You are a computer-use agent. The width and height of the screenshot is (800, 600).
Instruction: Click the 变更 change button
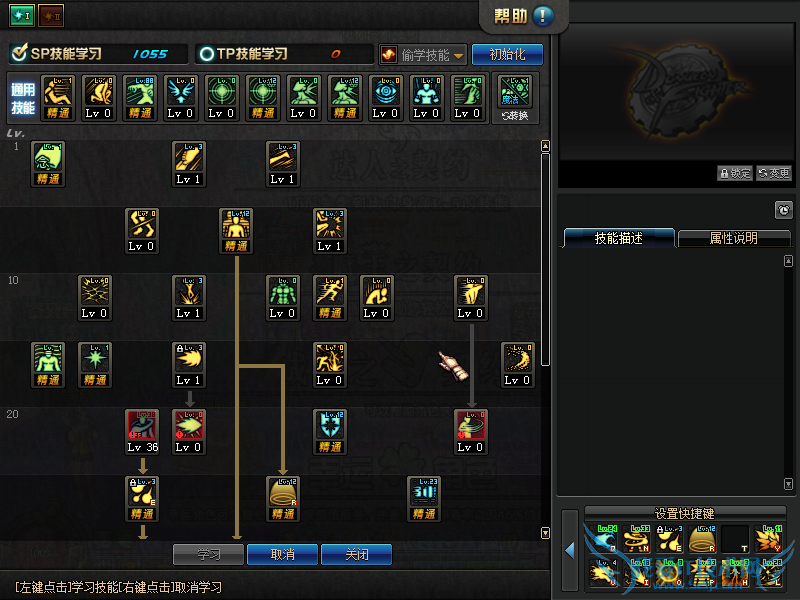773,173
